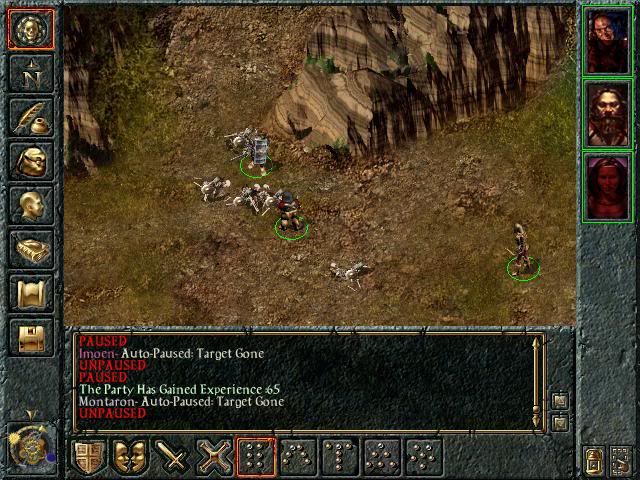Open the options menu via the disk icon
This screenshot has height=480, width=640.
31,336
